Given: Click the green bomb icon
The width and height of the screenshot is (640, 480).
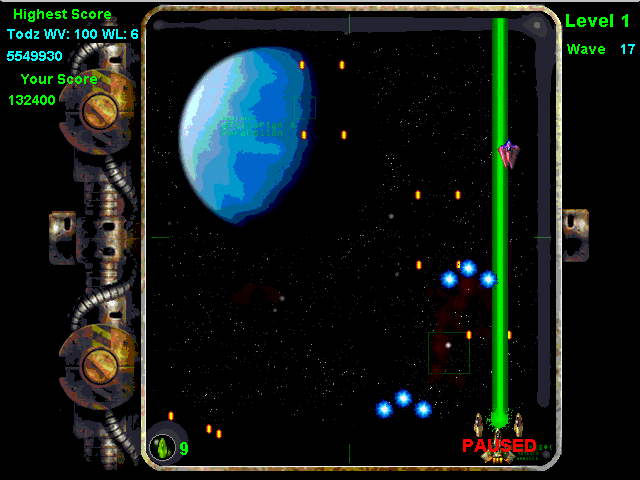Looking at the screenshot, I should pos(163,447).
